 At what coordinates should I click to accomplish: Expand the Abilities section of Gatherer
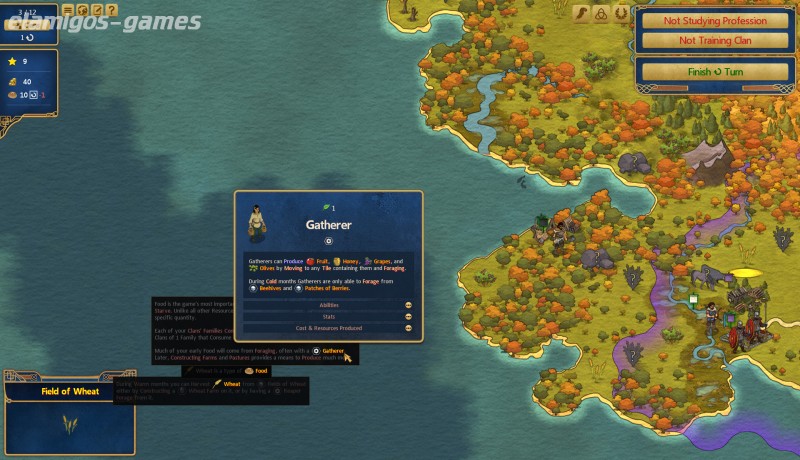[329, 305]
